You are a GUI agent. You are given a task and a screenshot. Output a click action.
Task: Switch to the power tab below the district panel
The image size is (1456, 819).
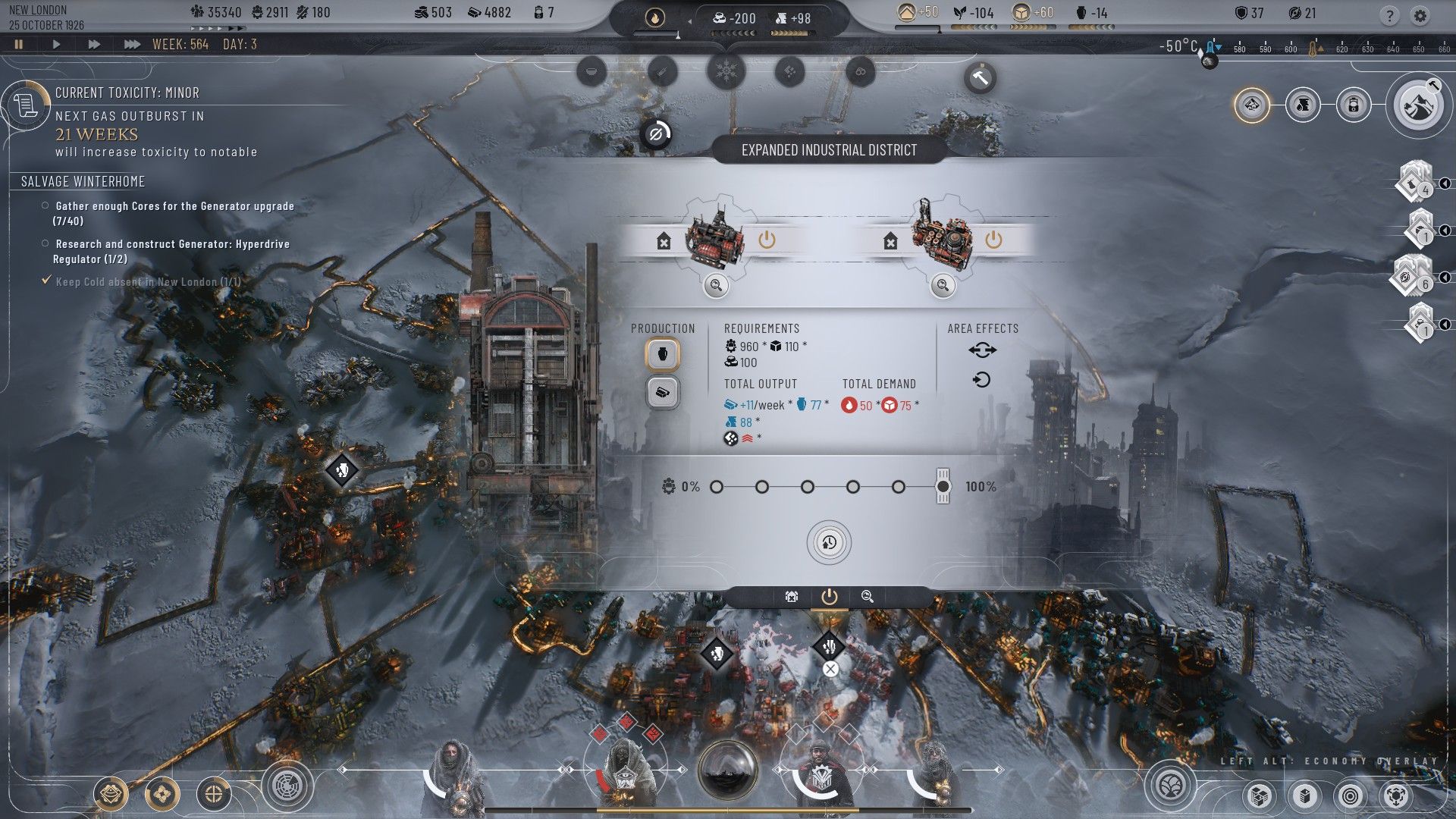(x=829, y=597)
